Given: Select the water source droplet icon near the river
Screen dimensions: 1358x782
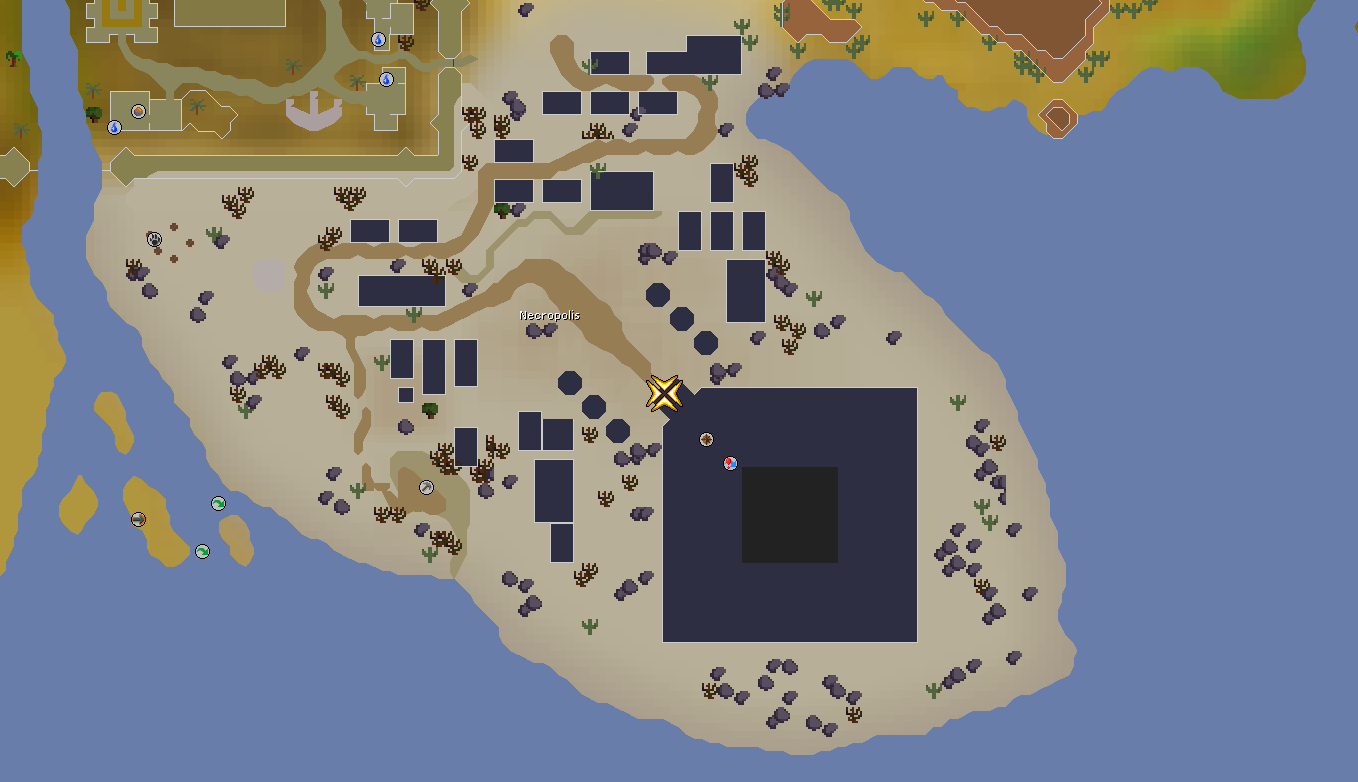Looking at the screenshot, I should click(x=114, y=128).
